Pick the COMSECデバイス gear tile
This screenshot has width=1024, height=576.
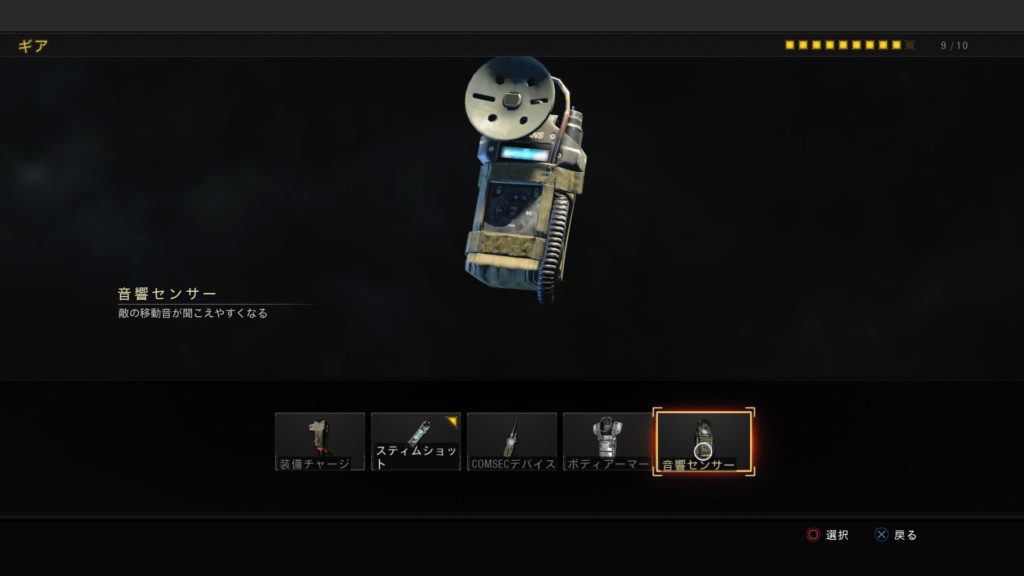point(512,441)
